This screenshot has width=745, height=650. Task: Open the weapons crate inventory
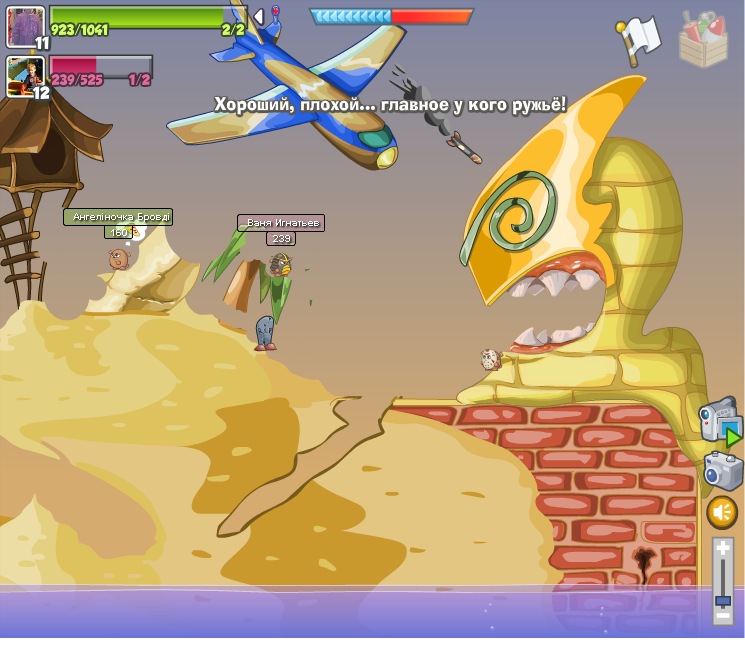pyautogui.click(x=703, y=40)
